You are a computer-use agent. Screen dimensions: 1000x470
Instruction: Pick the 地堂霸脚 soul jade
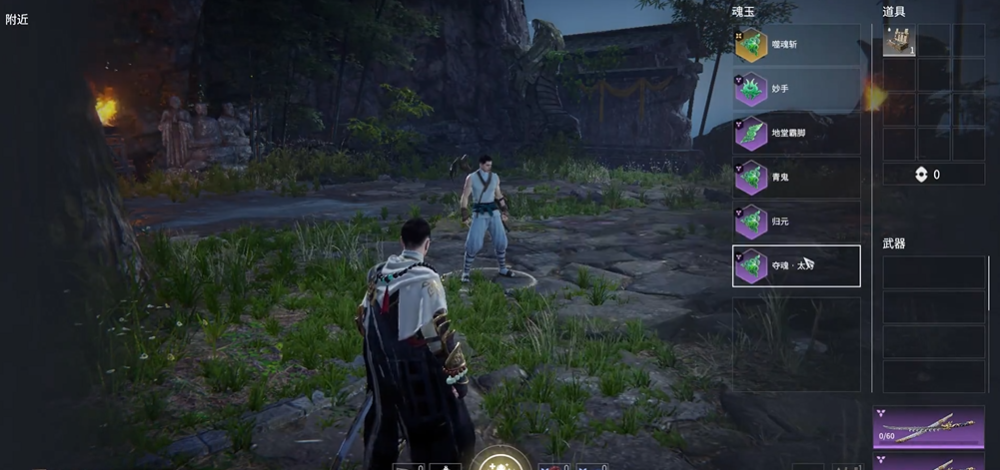(x=796, y=133)
